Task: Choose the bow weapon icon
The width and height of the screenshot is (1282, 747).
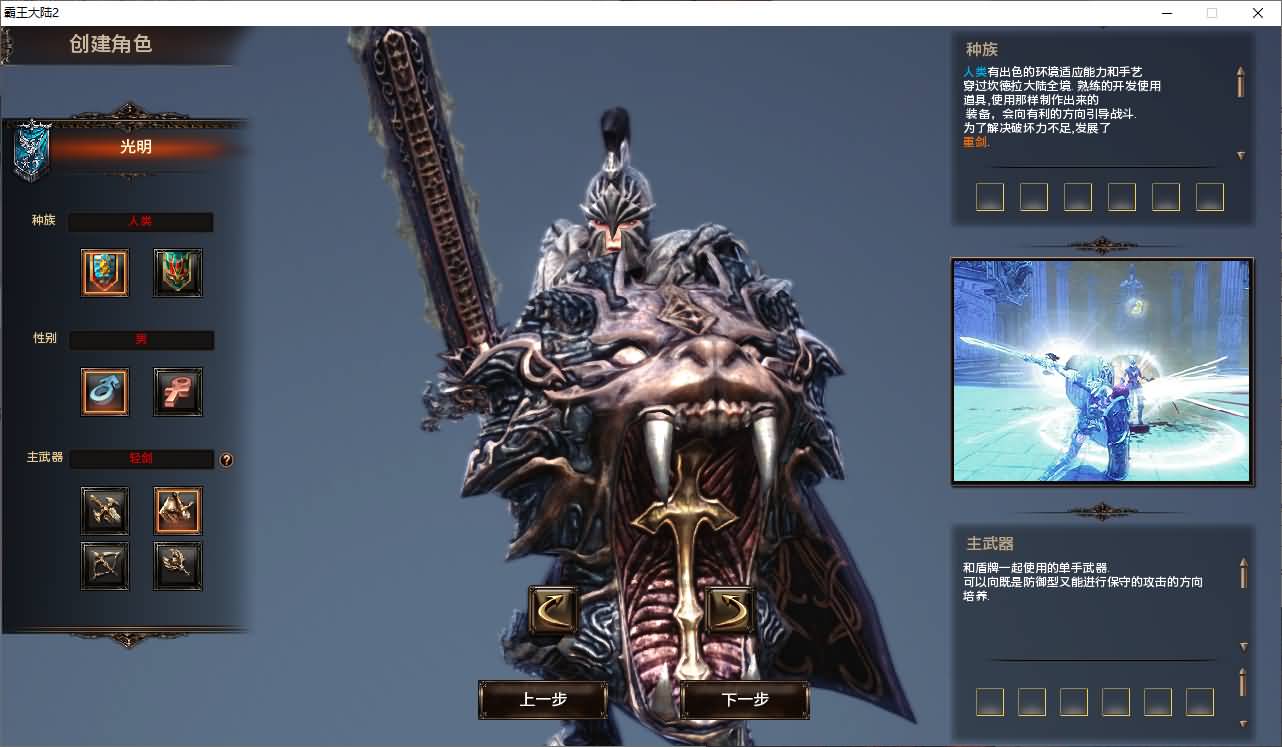Action: (x=105, y=566)
